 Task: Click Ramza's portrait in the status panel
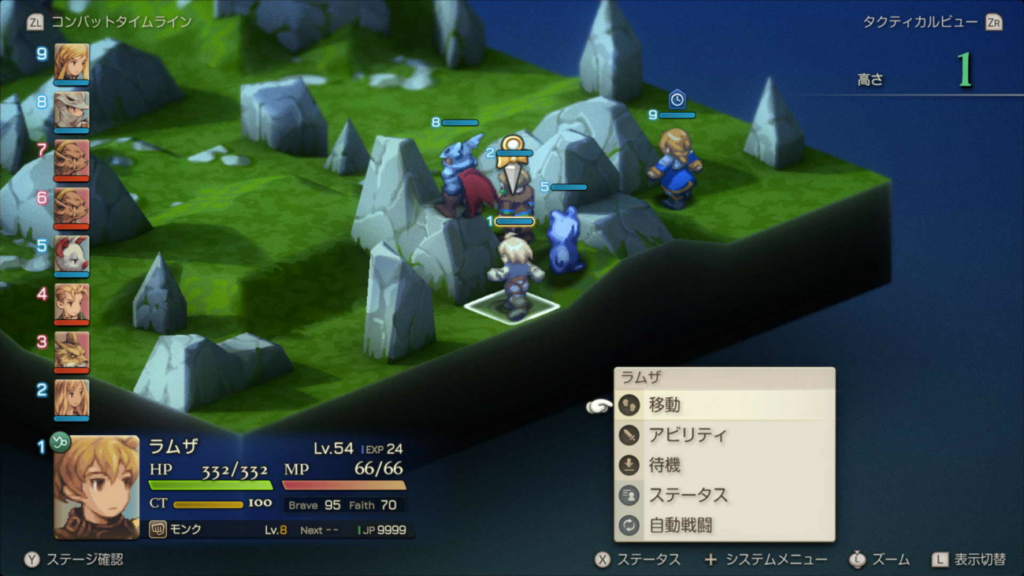(x=96, y=486)
